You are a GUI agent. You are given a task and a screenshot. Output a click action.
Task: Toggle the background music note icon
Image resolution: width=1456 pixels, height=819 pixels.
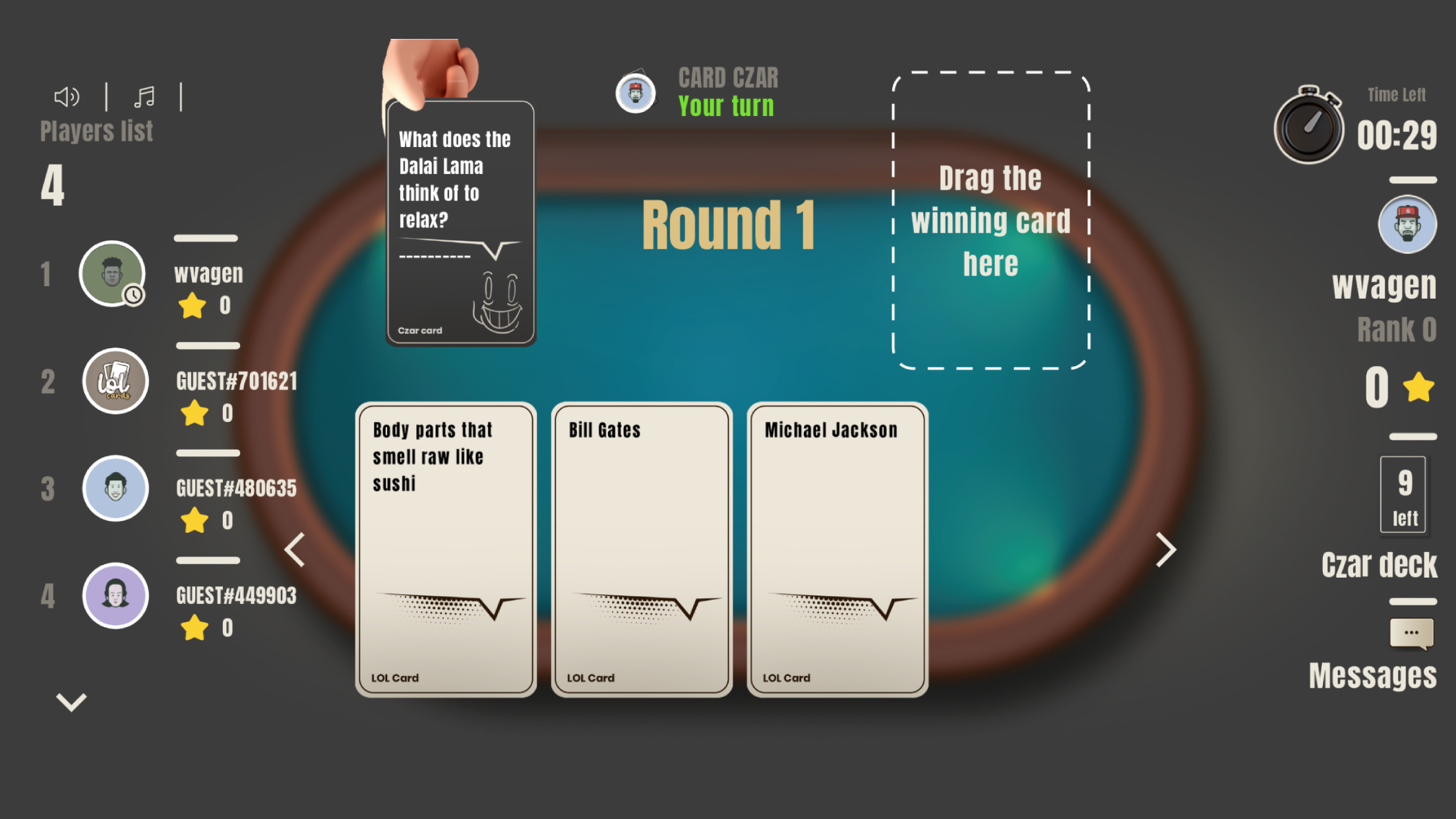[x=144, y=96]
